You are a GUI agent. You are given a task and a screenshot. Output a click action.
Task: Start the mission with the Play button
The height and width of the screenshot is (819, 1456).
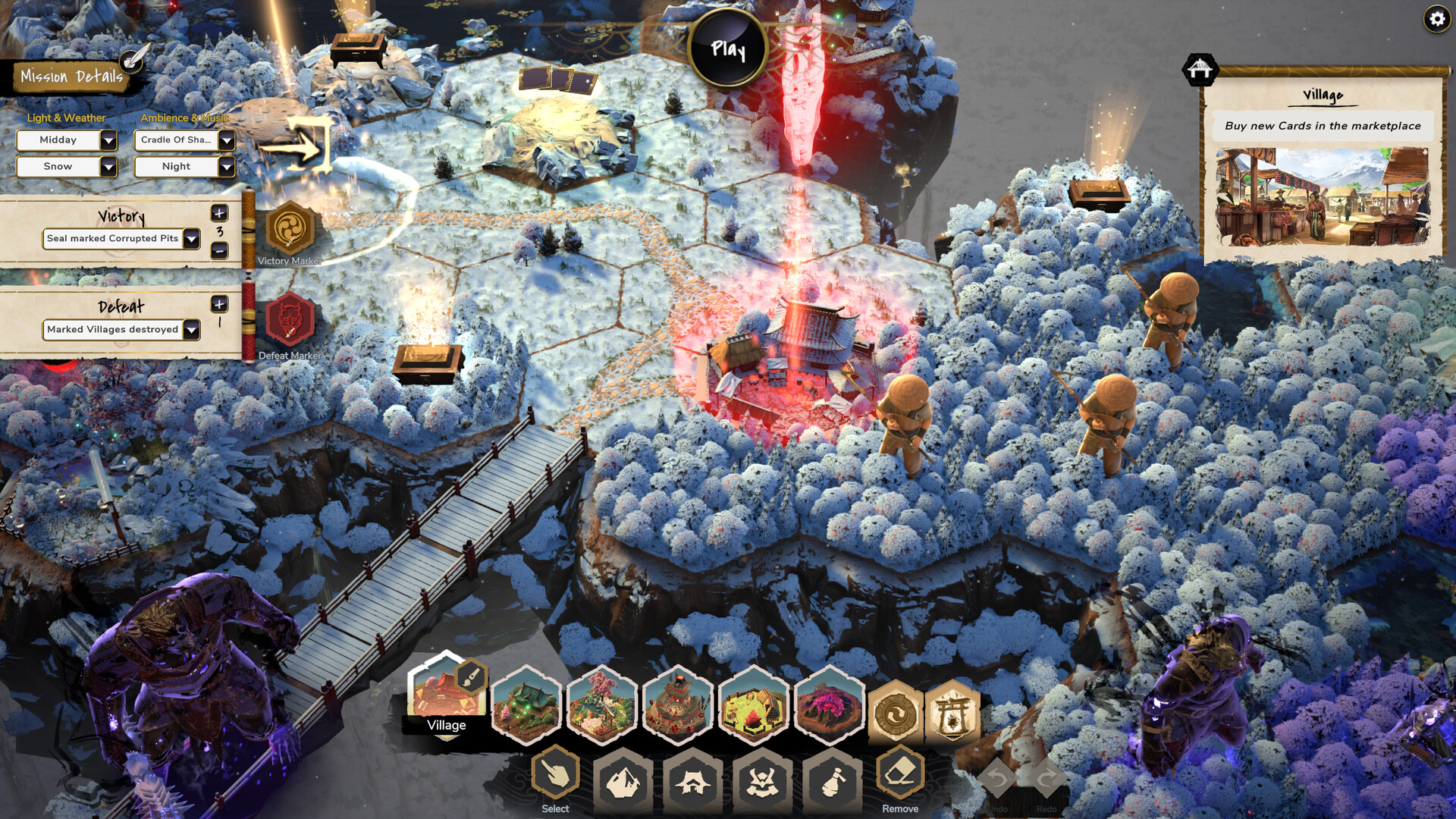[x=728, y=49]
